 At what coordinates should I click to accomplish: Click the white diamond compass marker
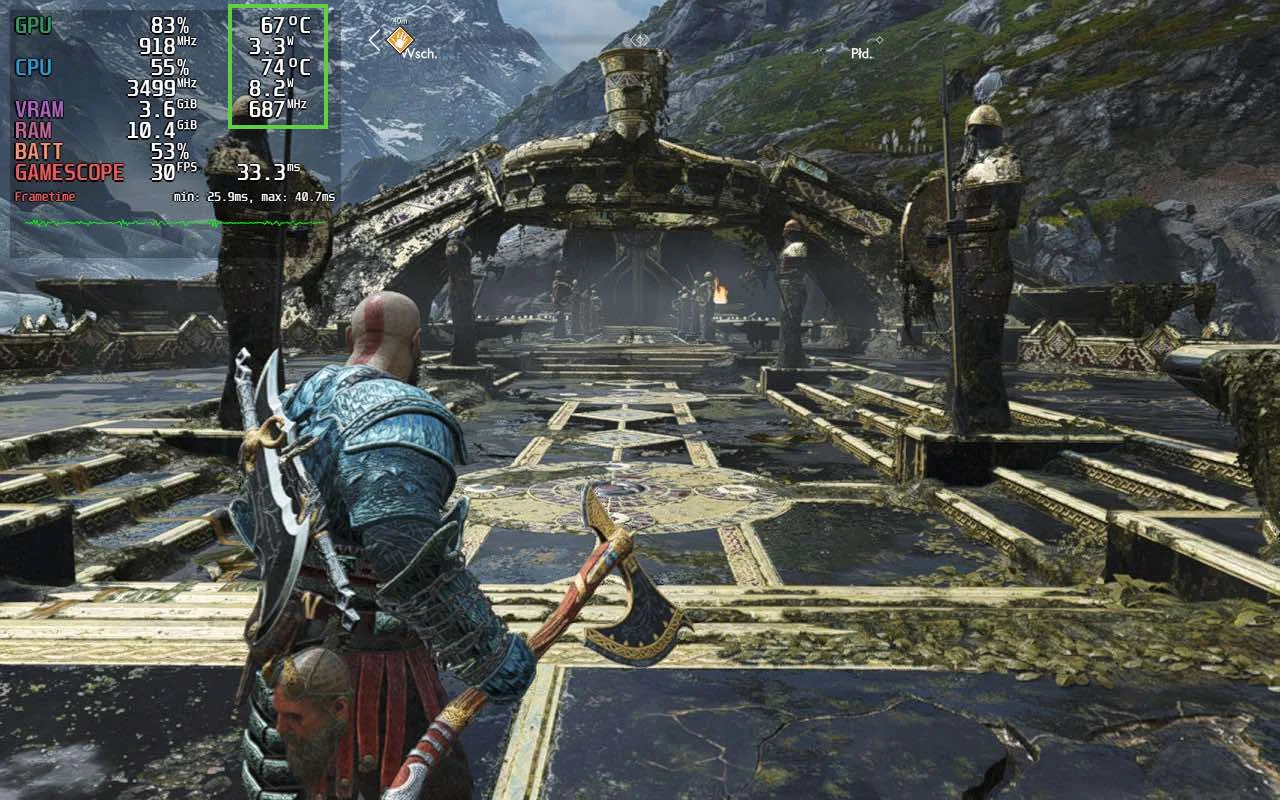[638, 40]
